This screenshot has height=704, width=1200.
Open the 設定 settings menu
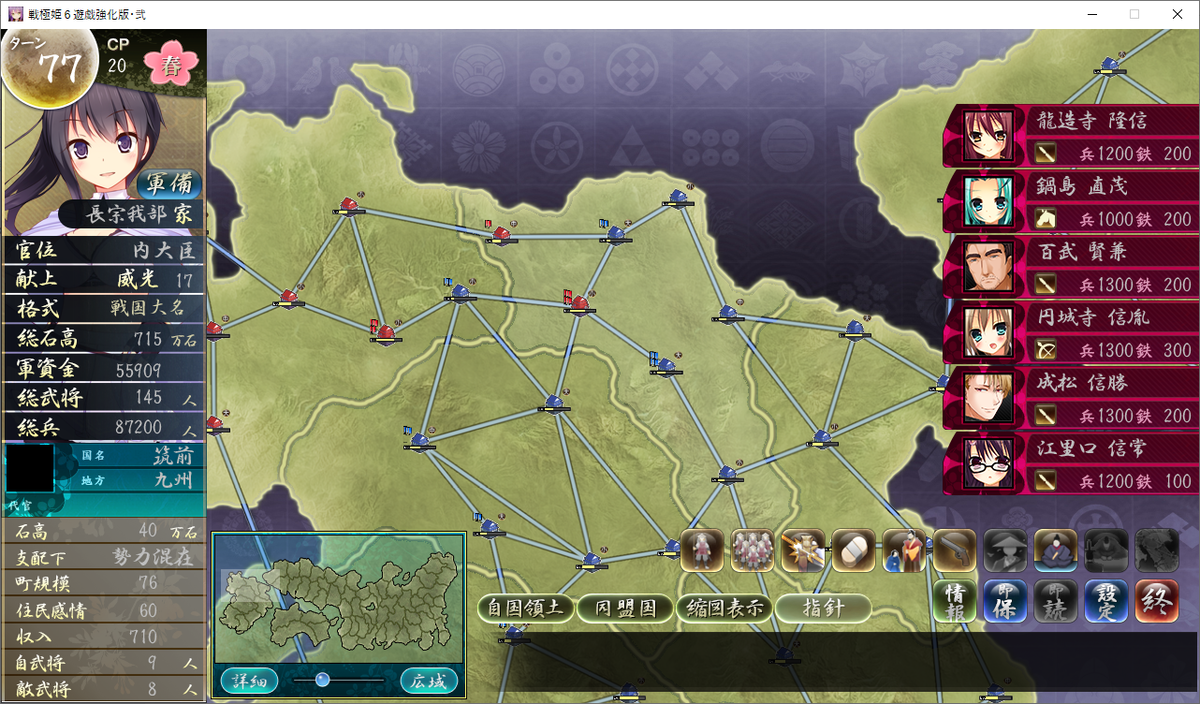pos(1106,601)
